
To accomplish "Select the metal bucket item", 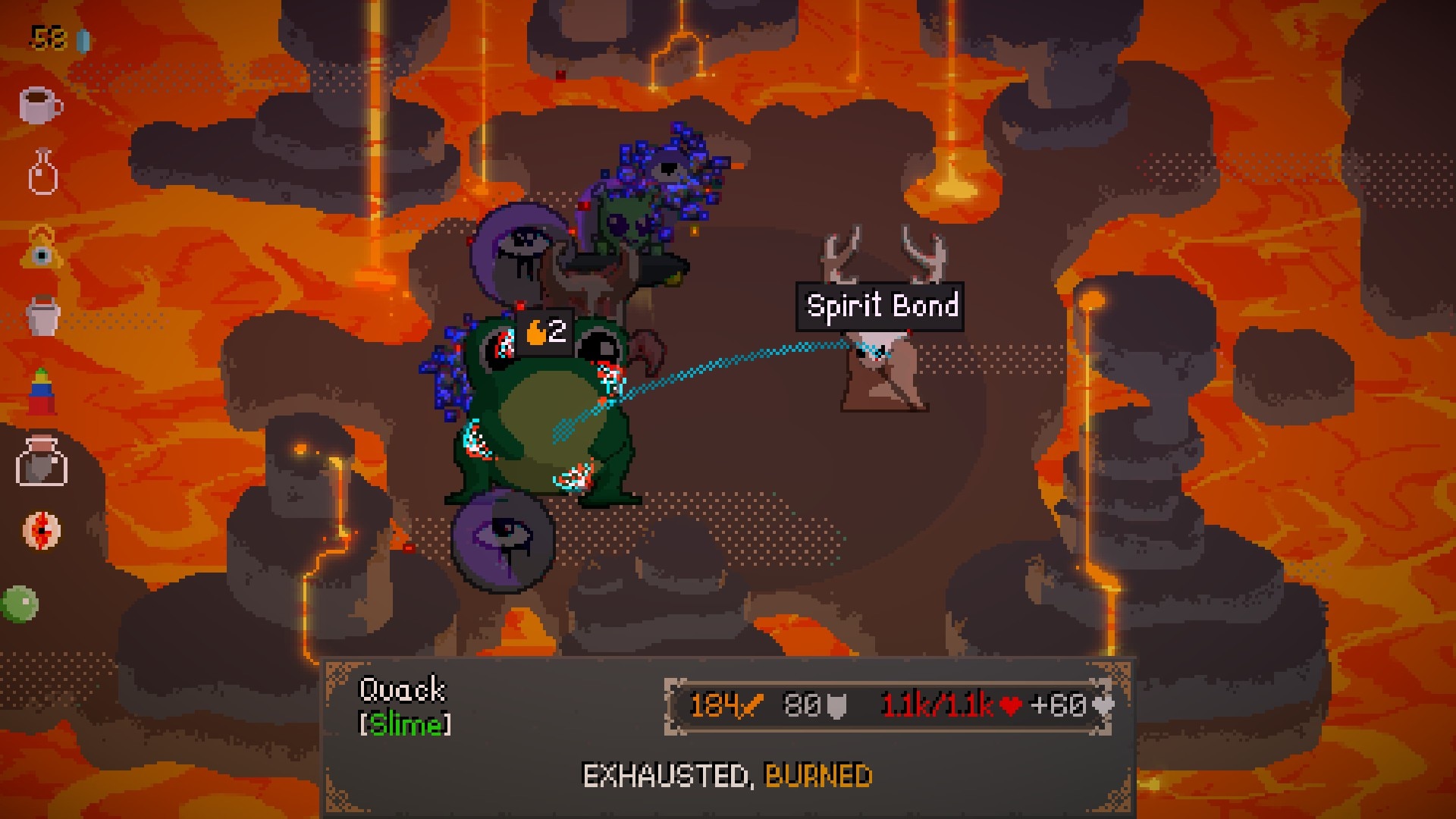I will coord(43,315).
